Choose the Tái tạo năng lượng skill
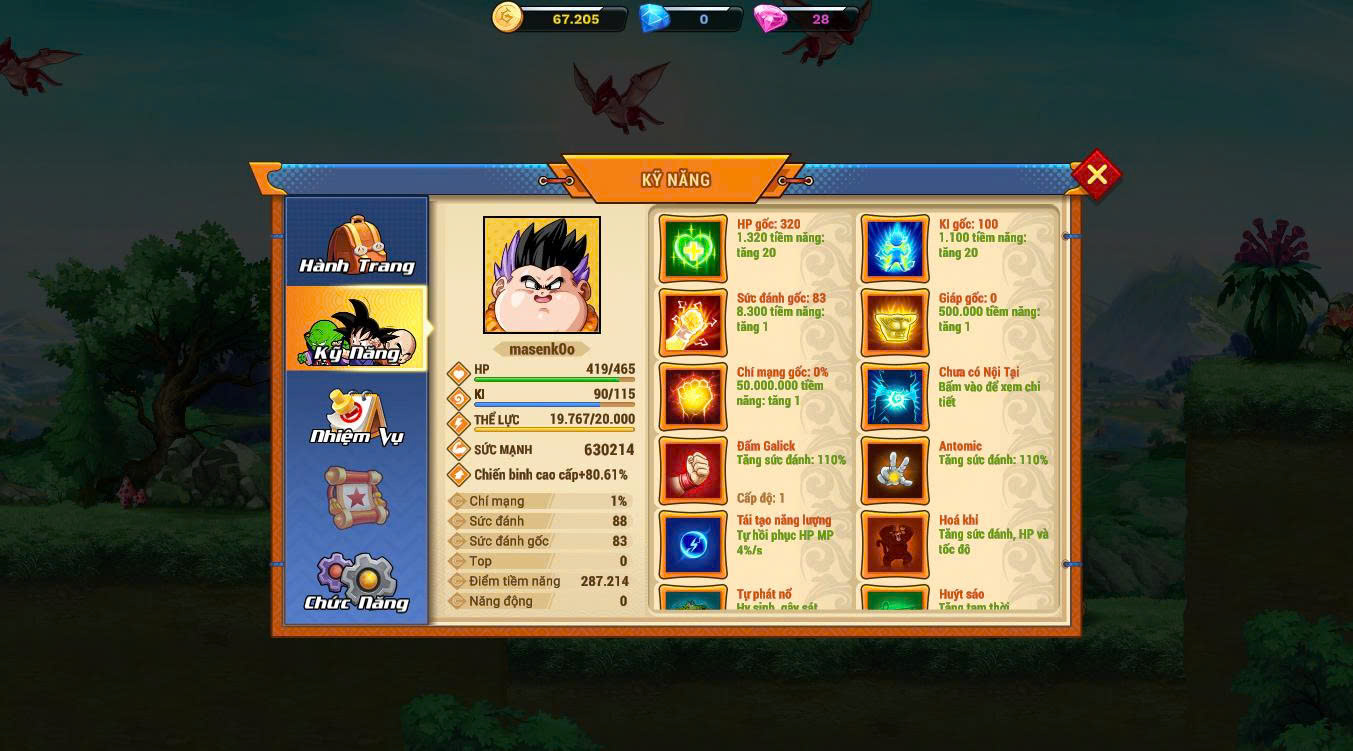 click(x=693, y=545)
